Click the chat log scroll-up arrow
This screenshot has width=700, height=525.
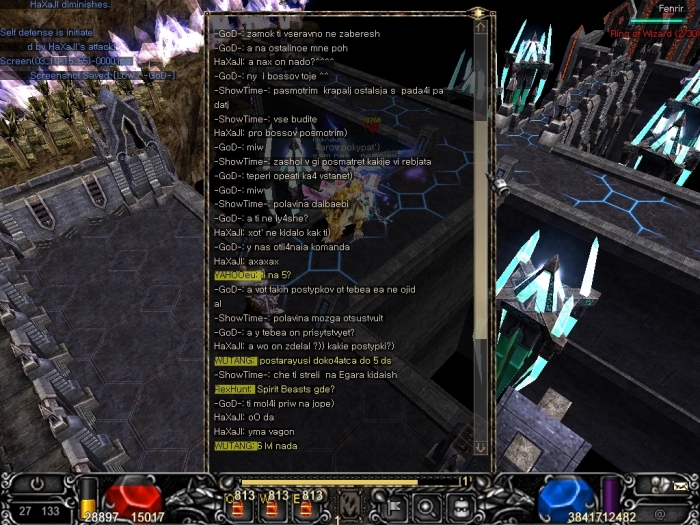pyautogui.click(x=481, y=27)
